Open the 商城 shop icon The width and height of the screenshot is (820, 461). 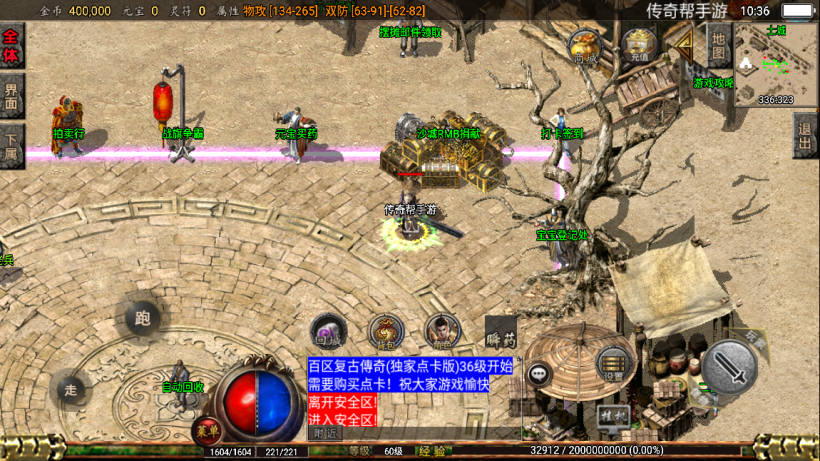pyautogui.click(x=585, y=46)
